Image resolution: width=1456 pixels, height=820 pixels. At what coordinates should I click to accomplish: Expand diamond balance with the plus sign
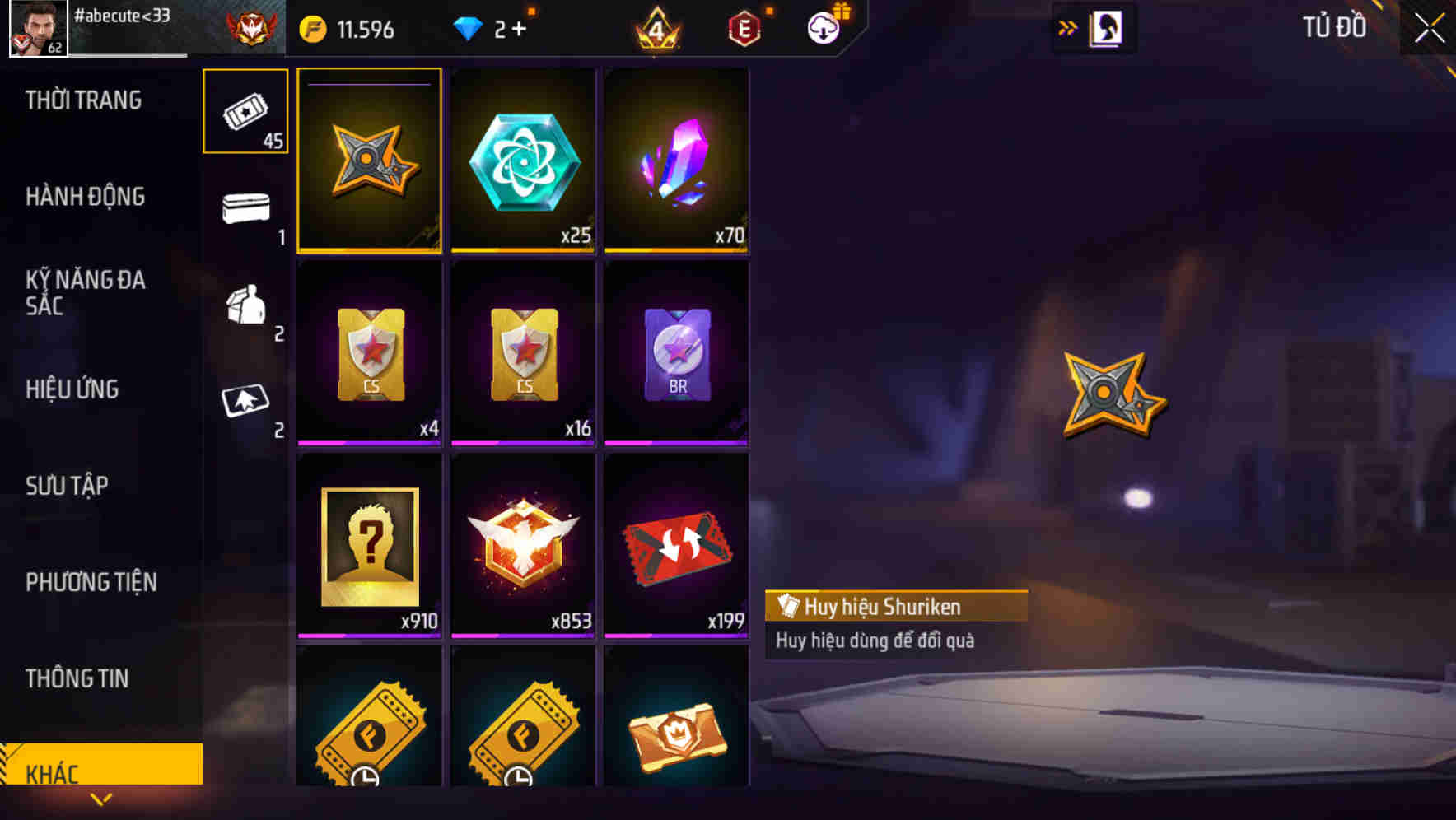[x=520, y=27]
